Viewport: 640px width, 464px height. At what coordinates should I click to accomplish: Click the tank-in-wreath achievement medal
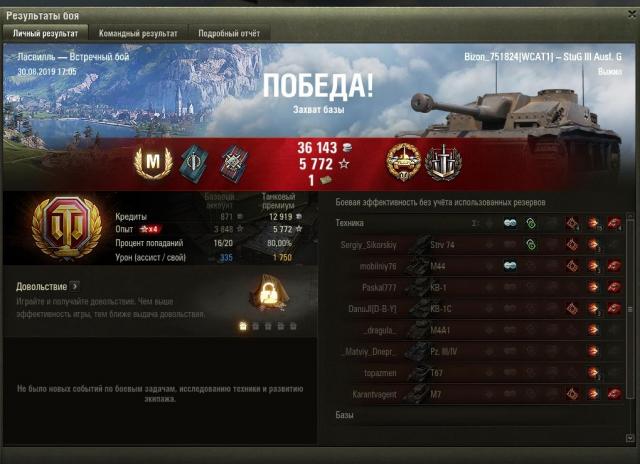(x=405, y=161)
